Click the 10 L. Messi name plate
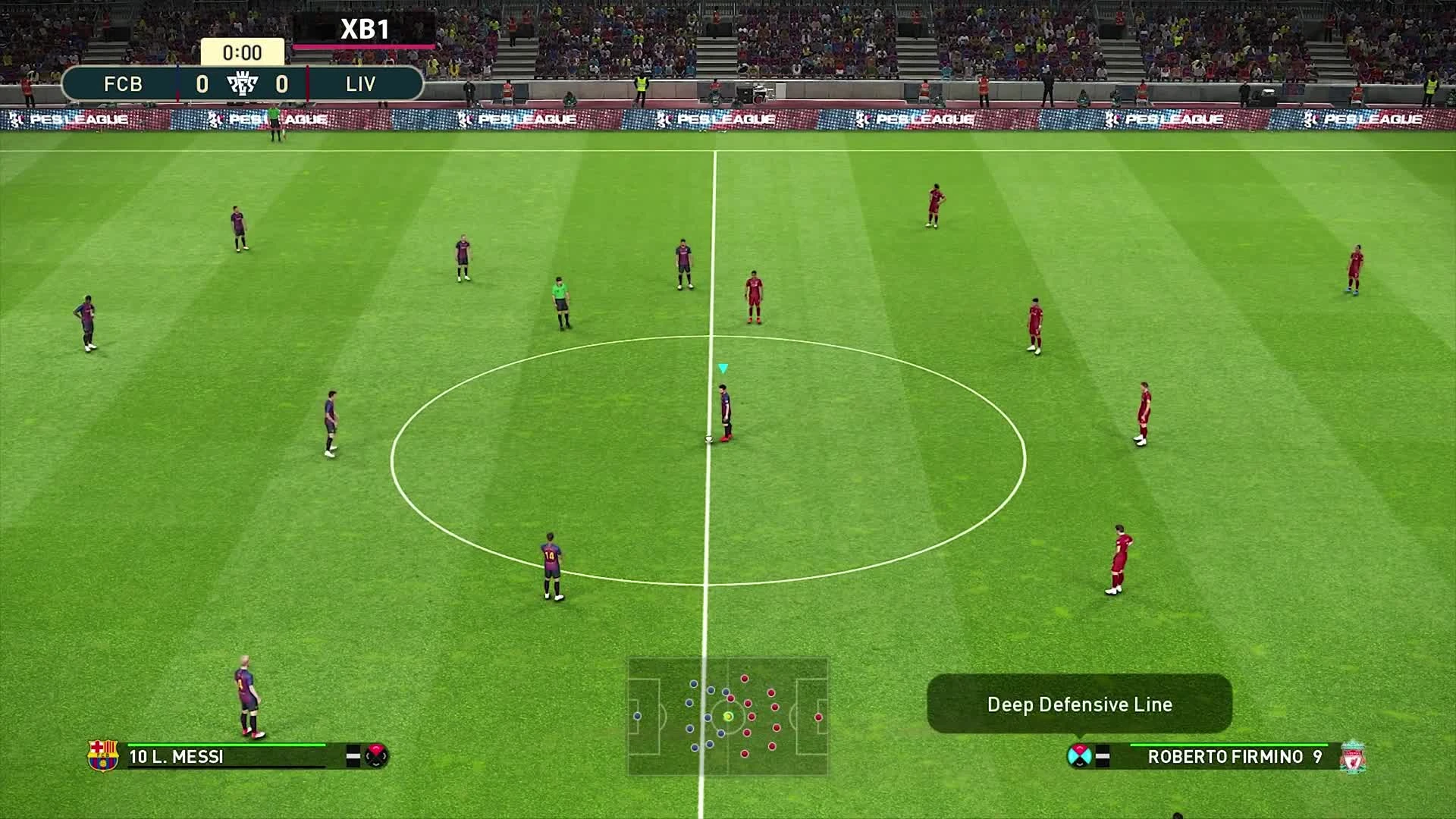The width and height of the screenshot is (1456, 819). point(178,755)
